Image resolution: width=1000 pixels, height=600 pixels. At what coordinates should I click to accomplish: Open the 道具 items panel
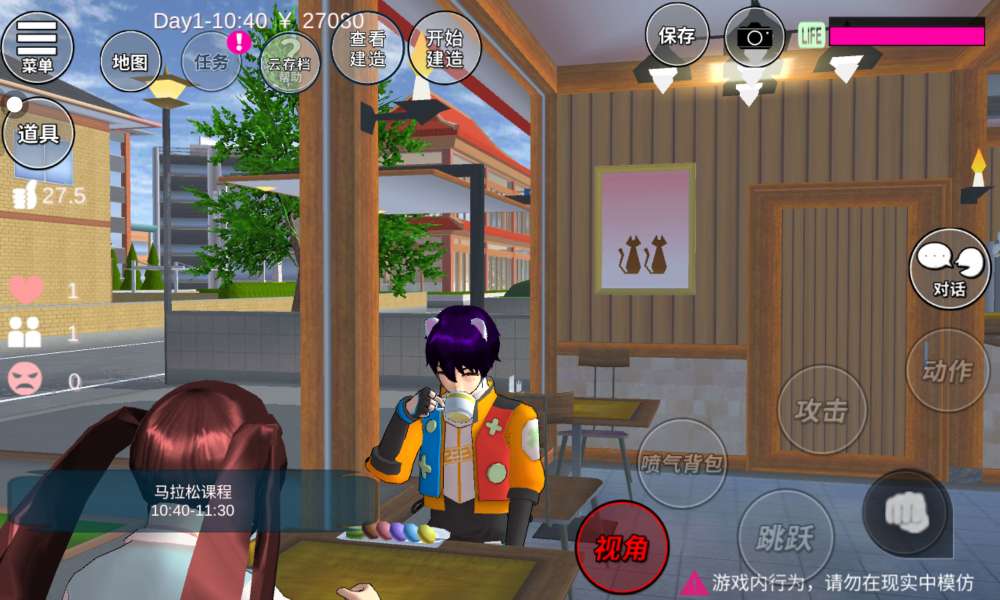pyautogui.click(x=38, y=133)
